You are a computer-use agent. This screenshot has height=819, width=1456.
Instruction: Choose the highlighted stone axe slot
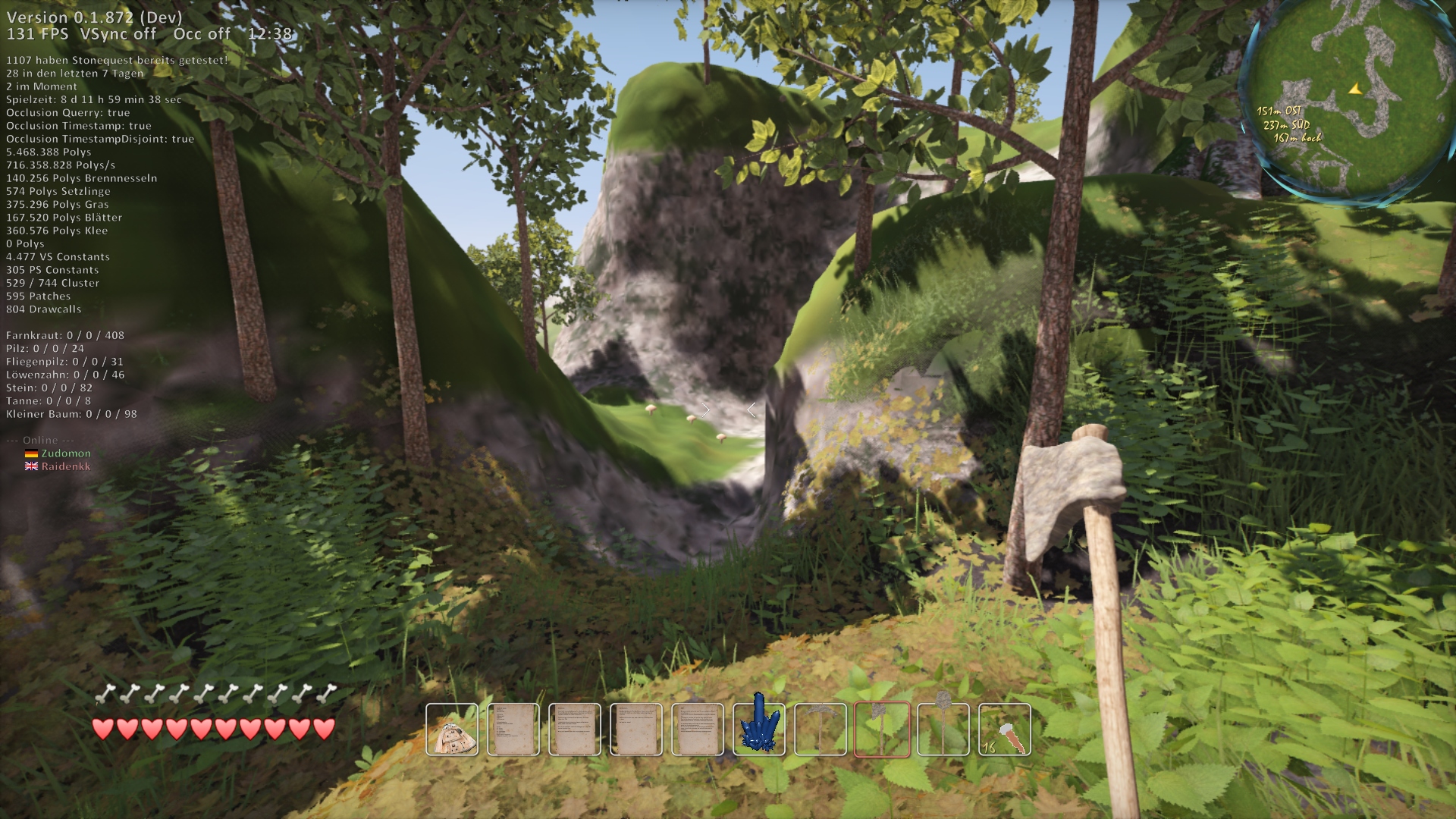[x=882, y=730]
